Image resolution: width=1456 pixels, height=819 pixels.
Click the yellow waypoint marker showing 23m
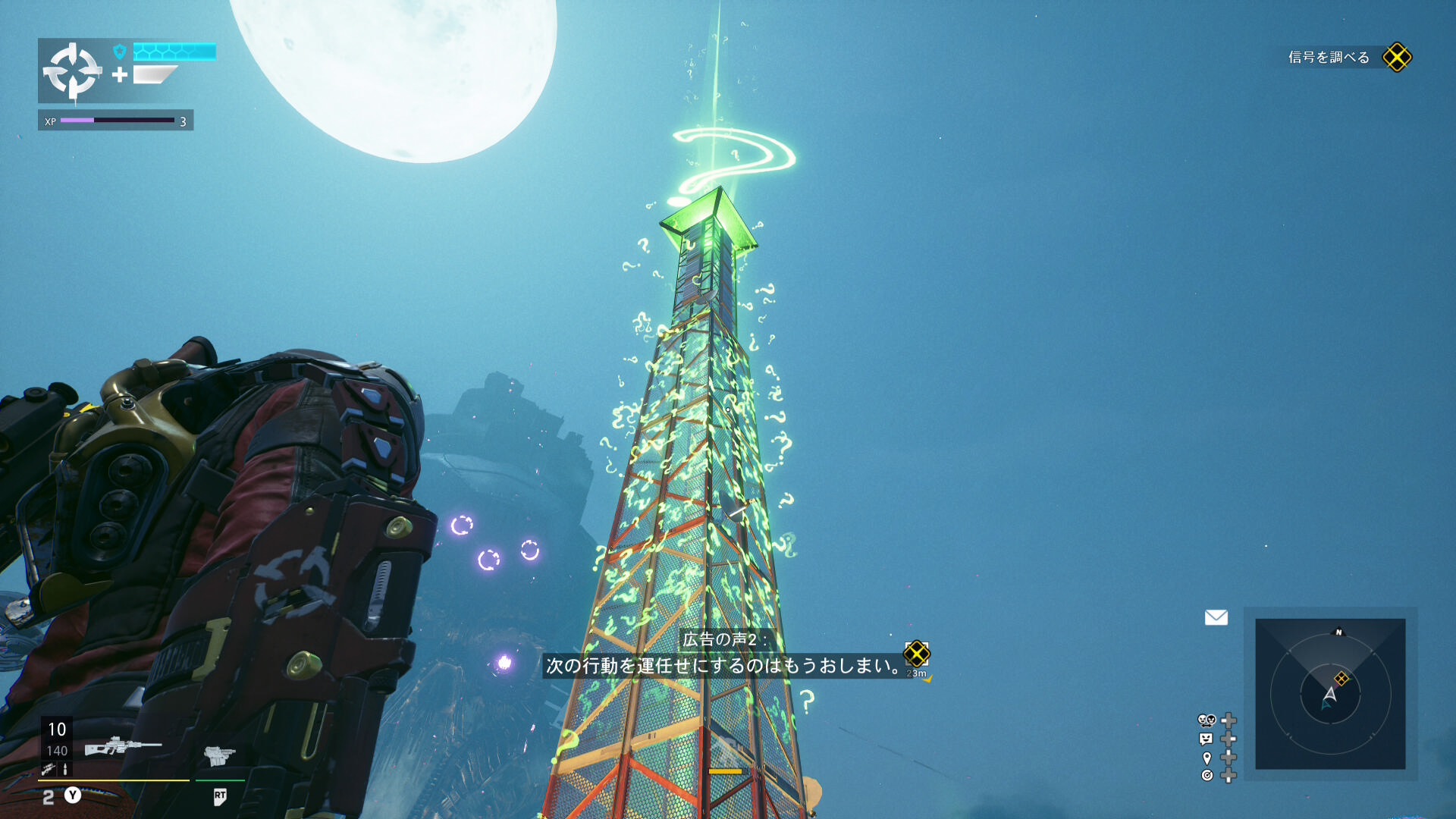tap(916, 654)
